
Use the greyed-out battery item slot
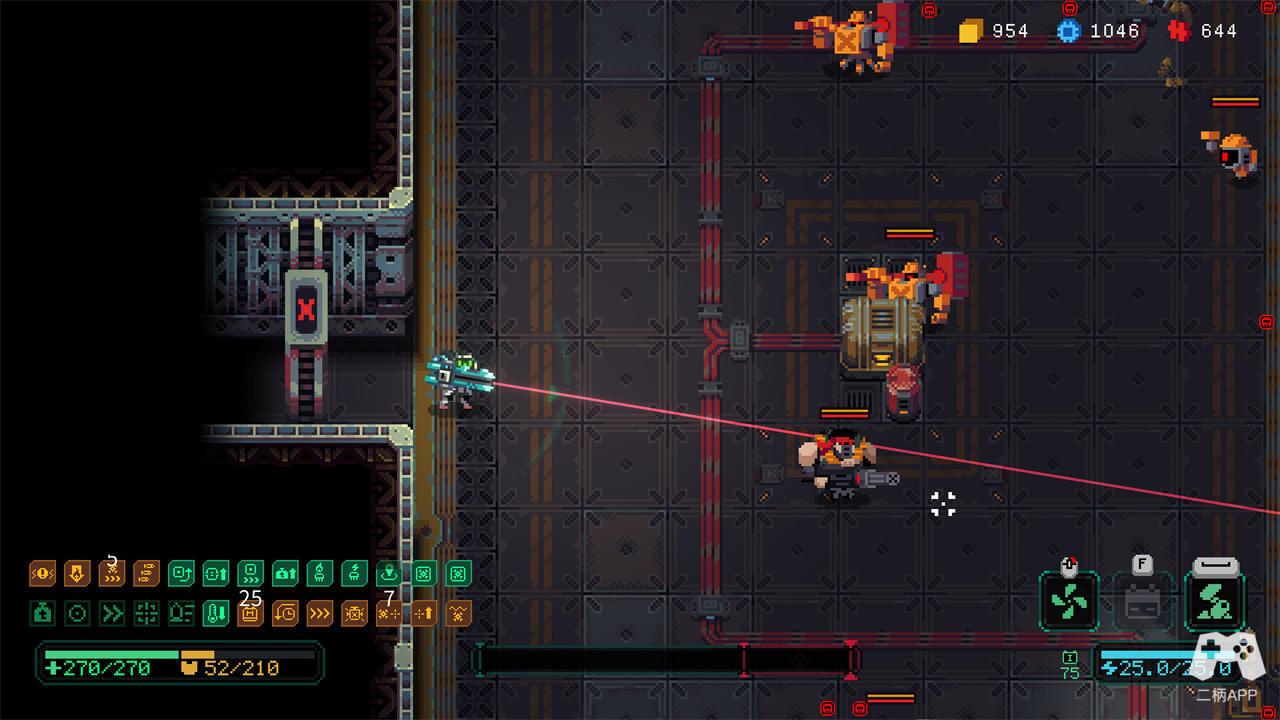1141,603
